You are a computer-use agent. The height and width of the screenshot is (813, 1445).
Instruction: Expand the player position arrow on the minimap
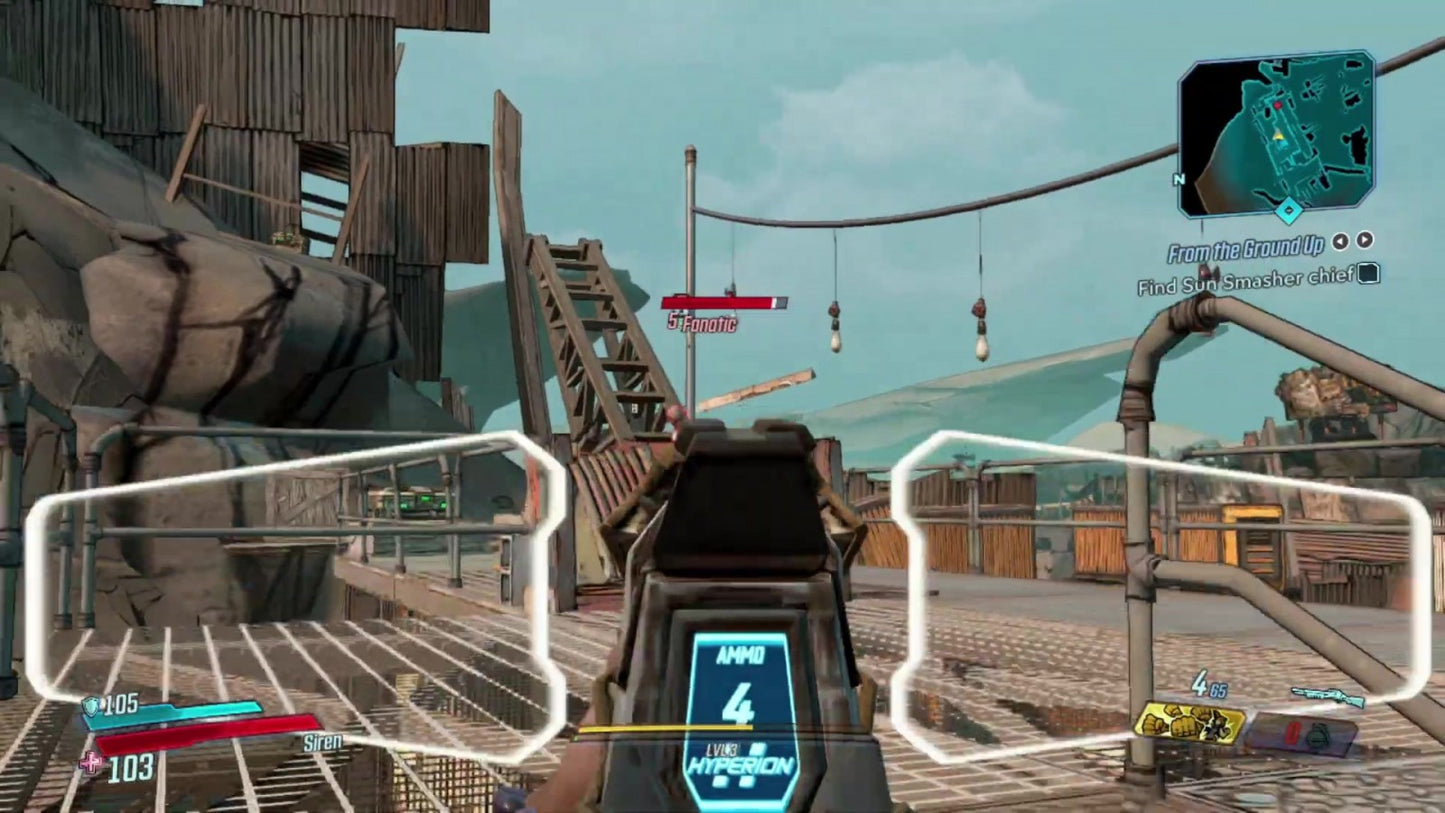pos(1280,137)
